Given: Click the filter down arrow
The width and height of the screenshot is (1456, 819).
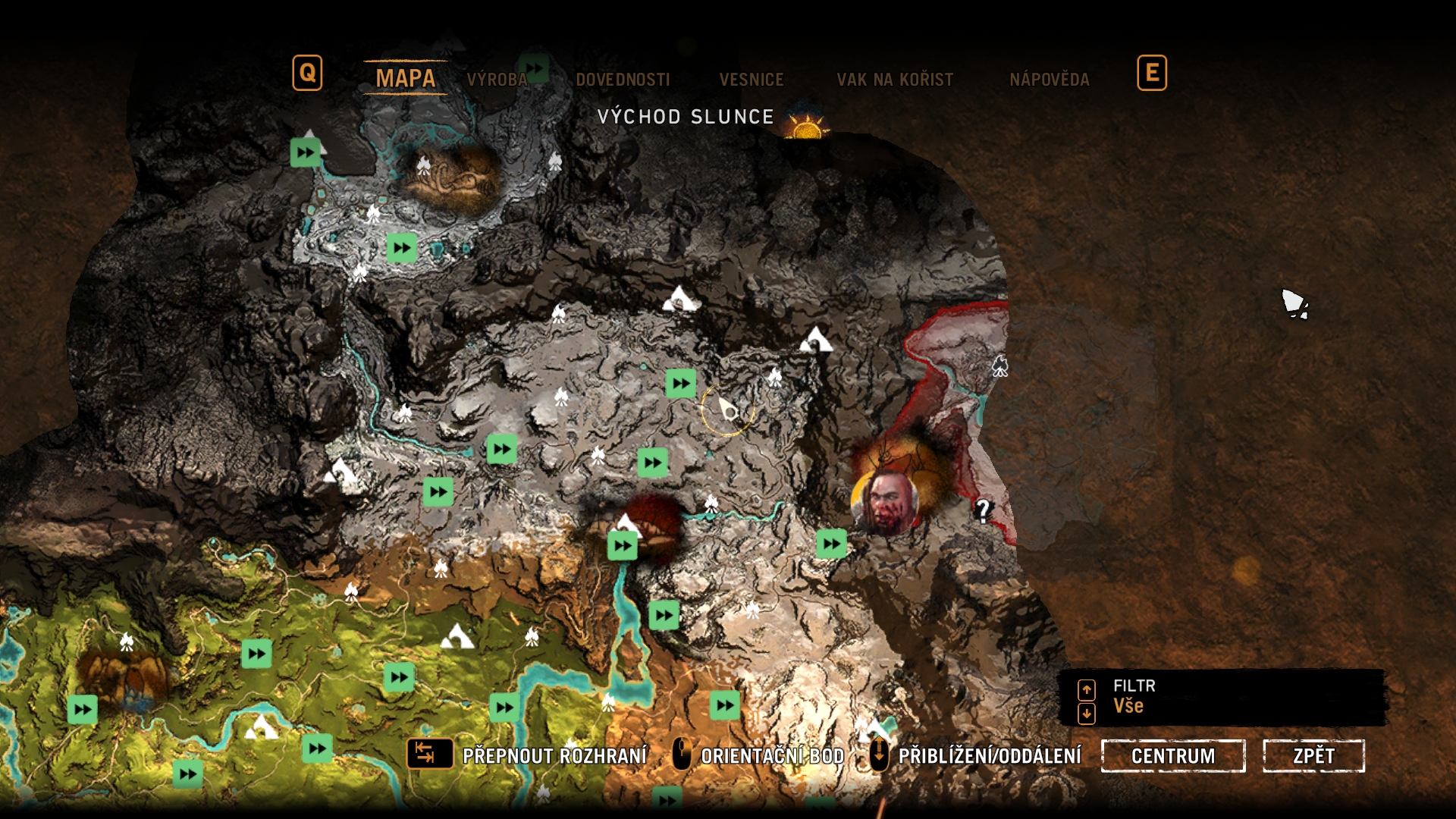Looking at the screenshot, I should pyautogui.click(x=1087, y=713).
